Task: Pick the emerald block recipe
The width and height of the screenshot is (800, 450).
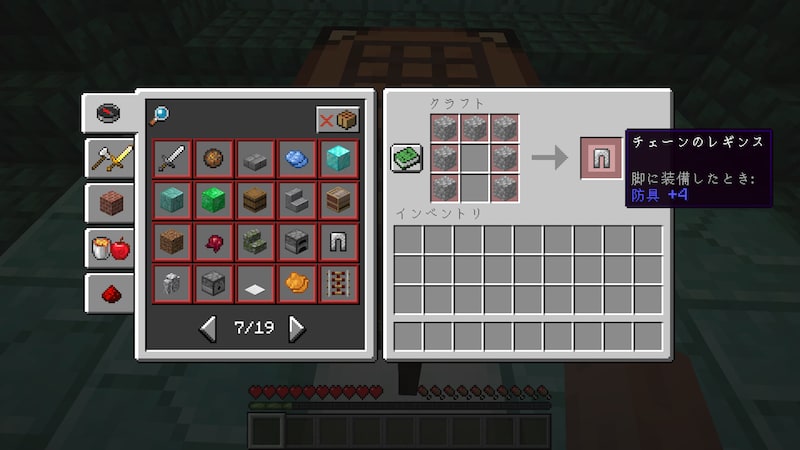Action: pos(214,200)
